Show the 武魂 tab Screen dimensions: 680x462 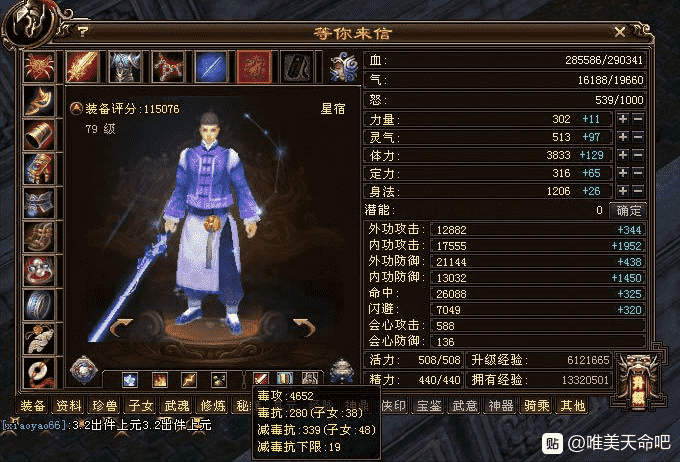click(x=177, y=405)
